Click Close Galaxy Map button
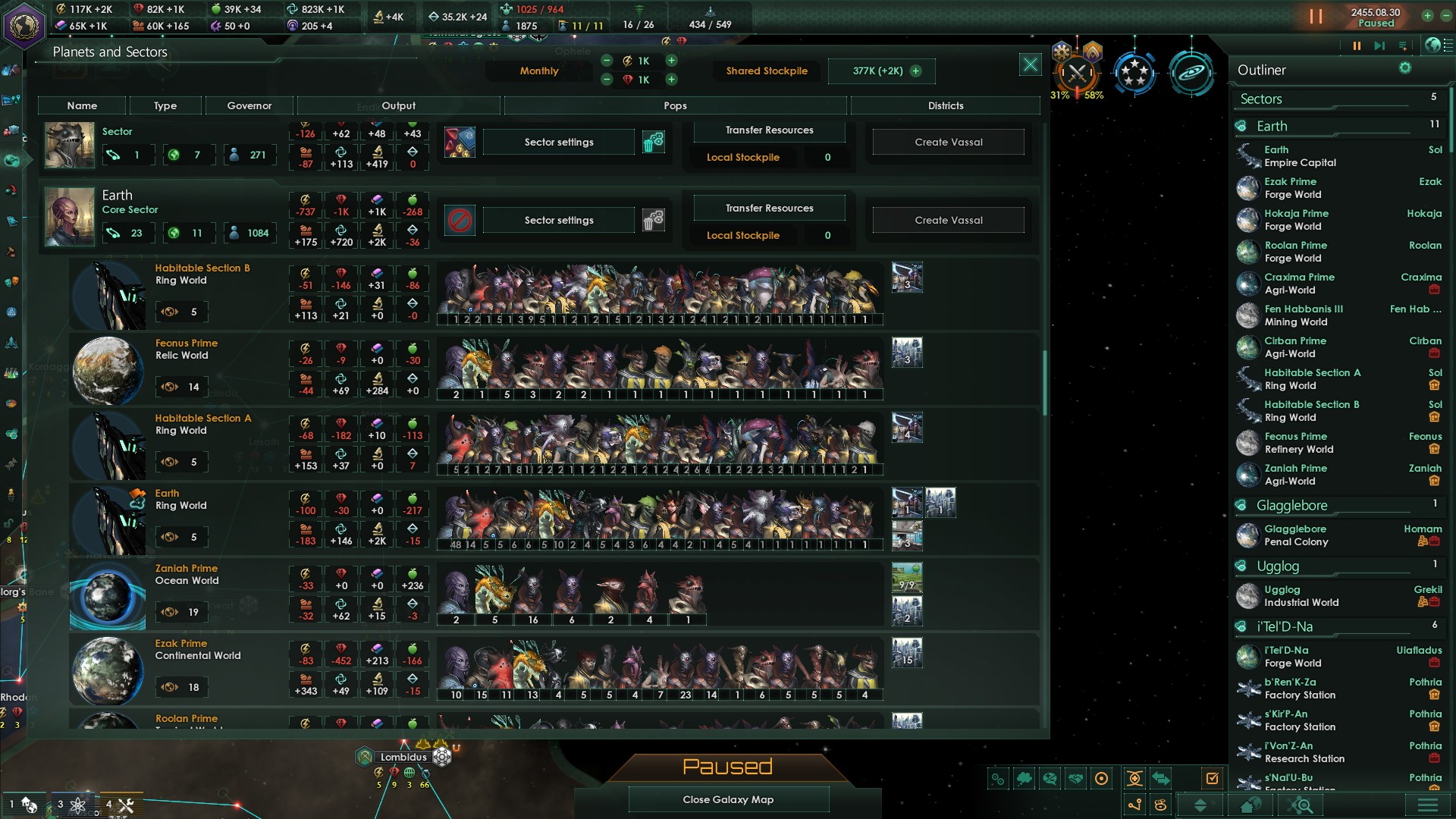The width and height of the screenshot is (1456, 819). [728, 799]
